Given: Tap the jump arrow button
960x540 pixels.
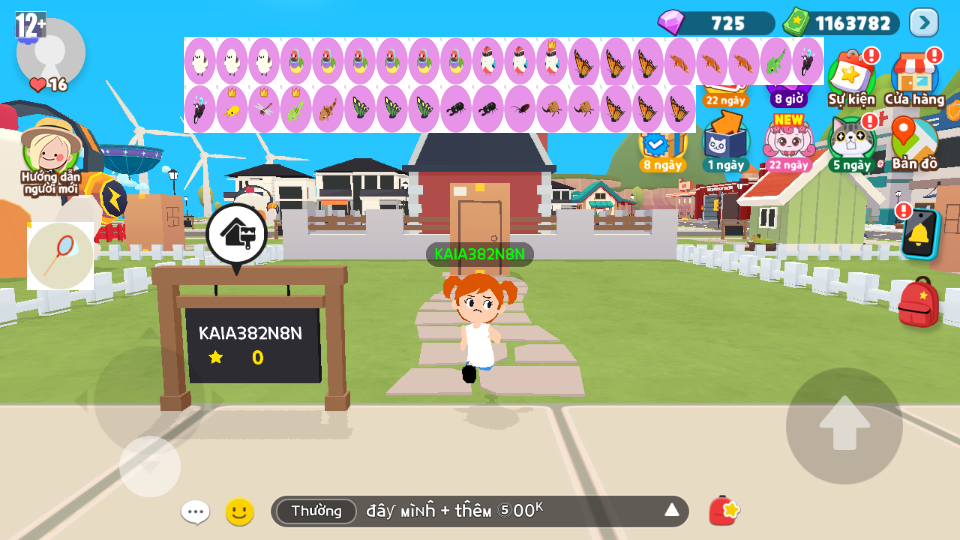Looking at the screenshot, I should tap(844, 425).
